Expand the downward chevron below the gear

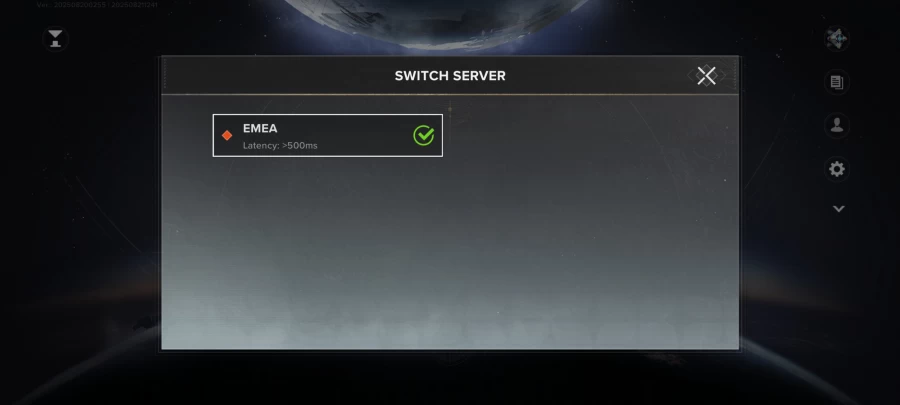(838, 209)
